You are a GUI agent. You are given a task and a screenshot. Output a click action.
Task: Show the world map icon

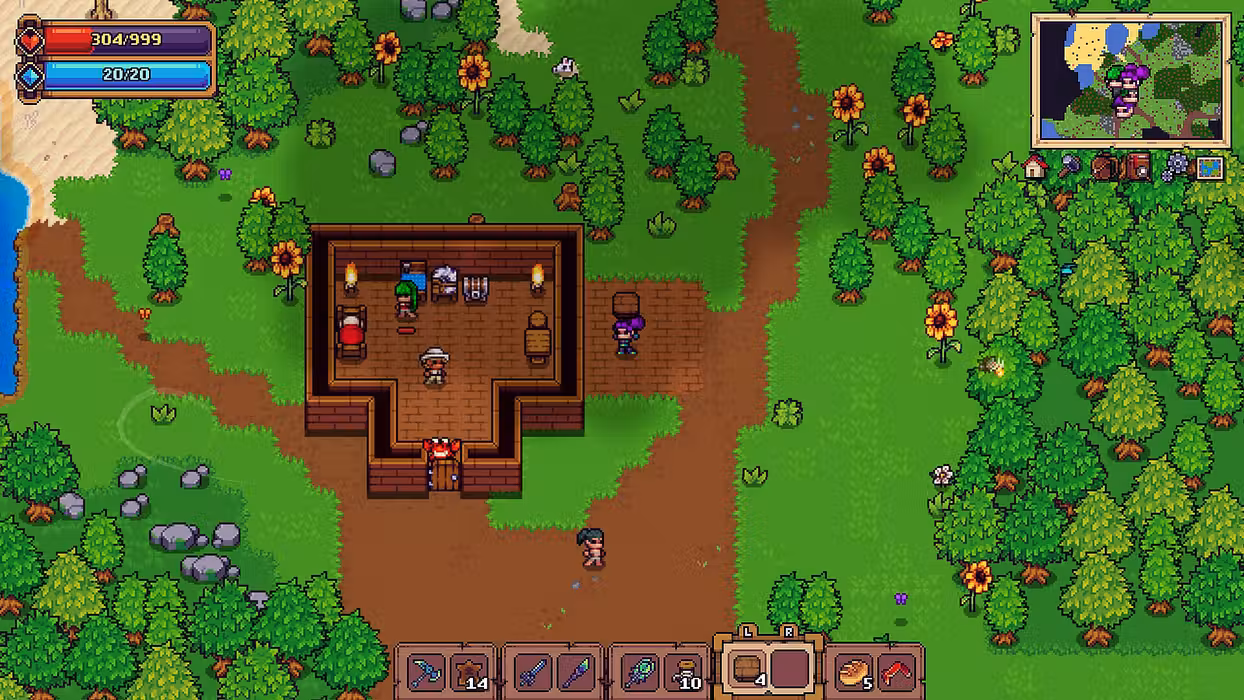pyautogui.click(x=1210, y=168)
